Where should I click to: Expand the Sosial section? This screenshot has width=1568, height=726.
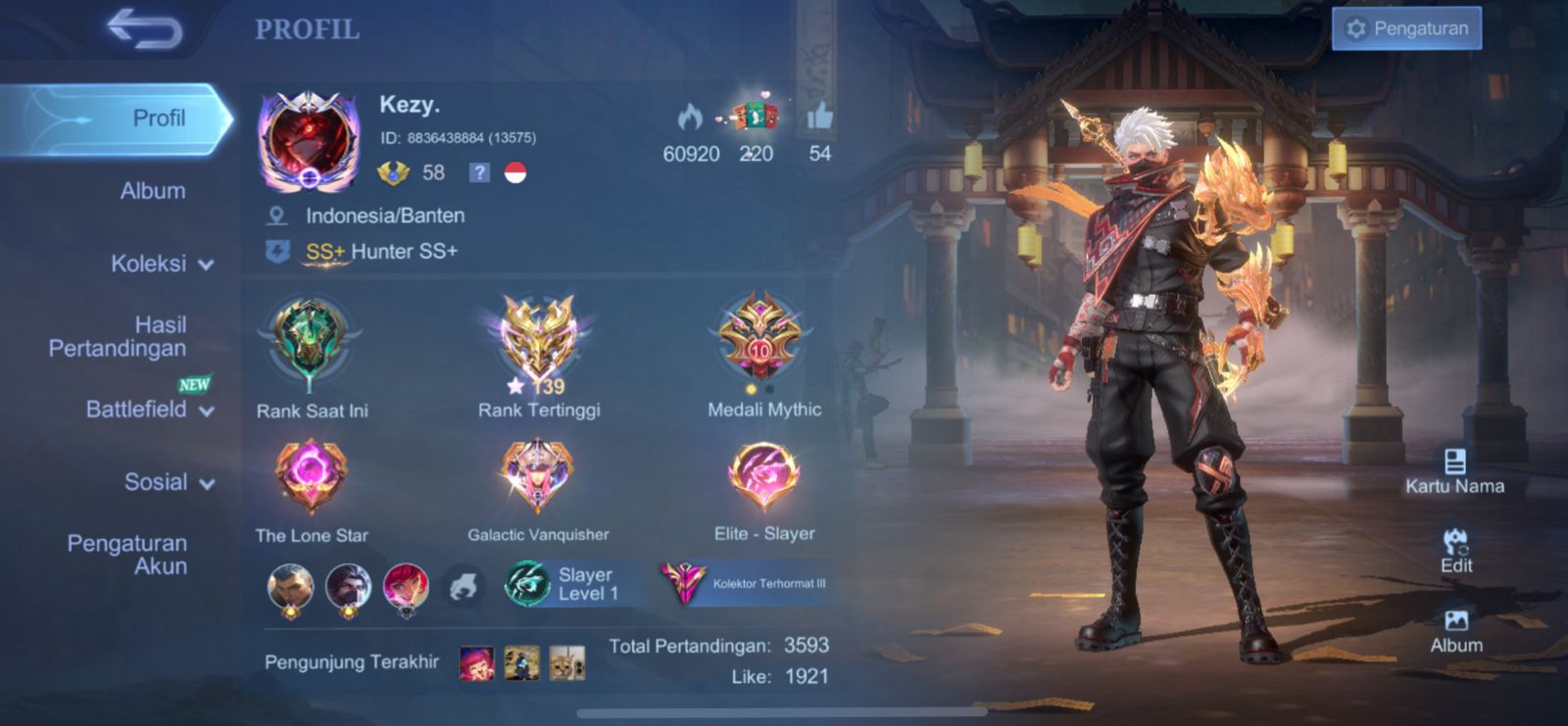[x=169, y=482]
